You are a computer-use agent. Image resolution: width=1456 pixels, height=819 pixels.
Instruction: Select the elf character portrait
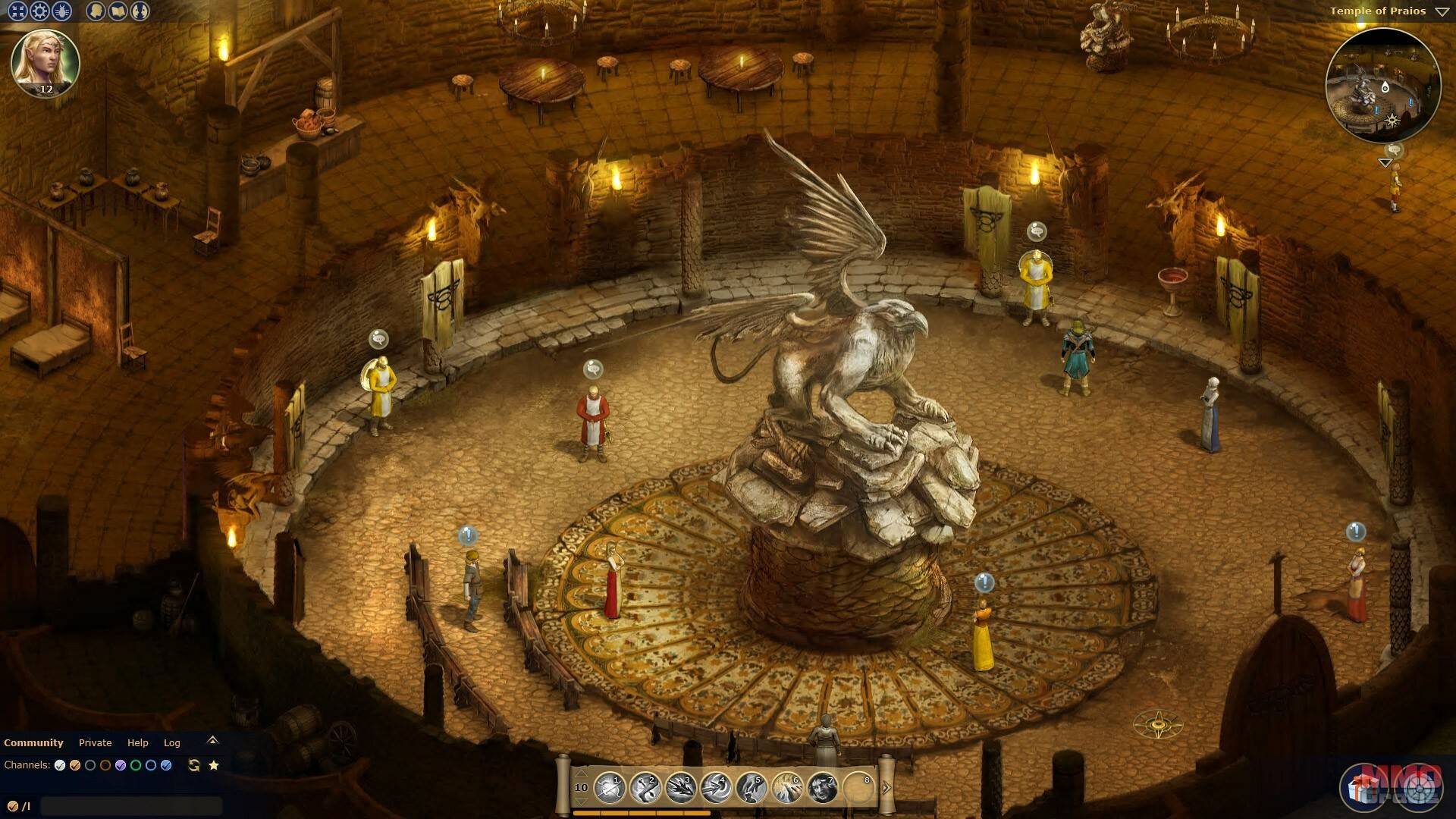(45, 62)
